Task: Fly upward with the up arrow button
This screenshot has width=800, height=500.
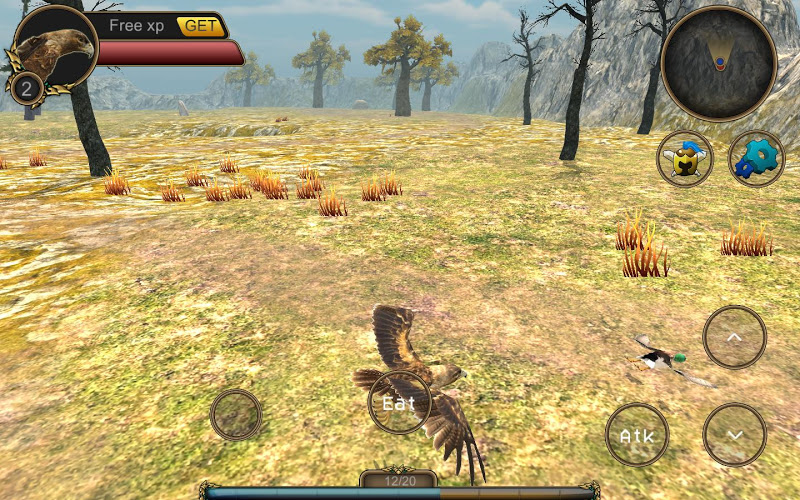Action: coord(734,338)
